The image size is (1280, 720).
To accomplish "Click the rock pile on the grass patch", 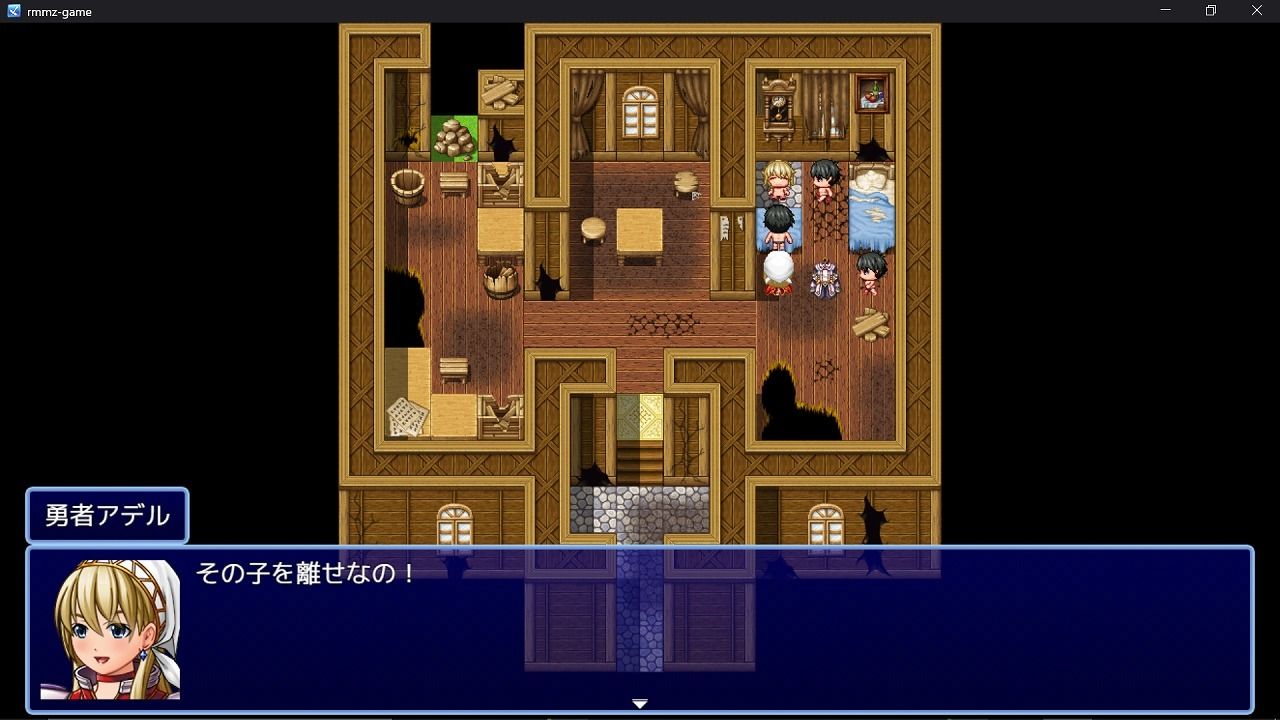I will pos(455,135).
